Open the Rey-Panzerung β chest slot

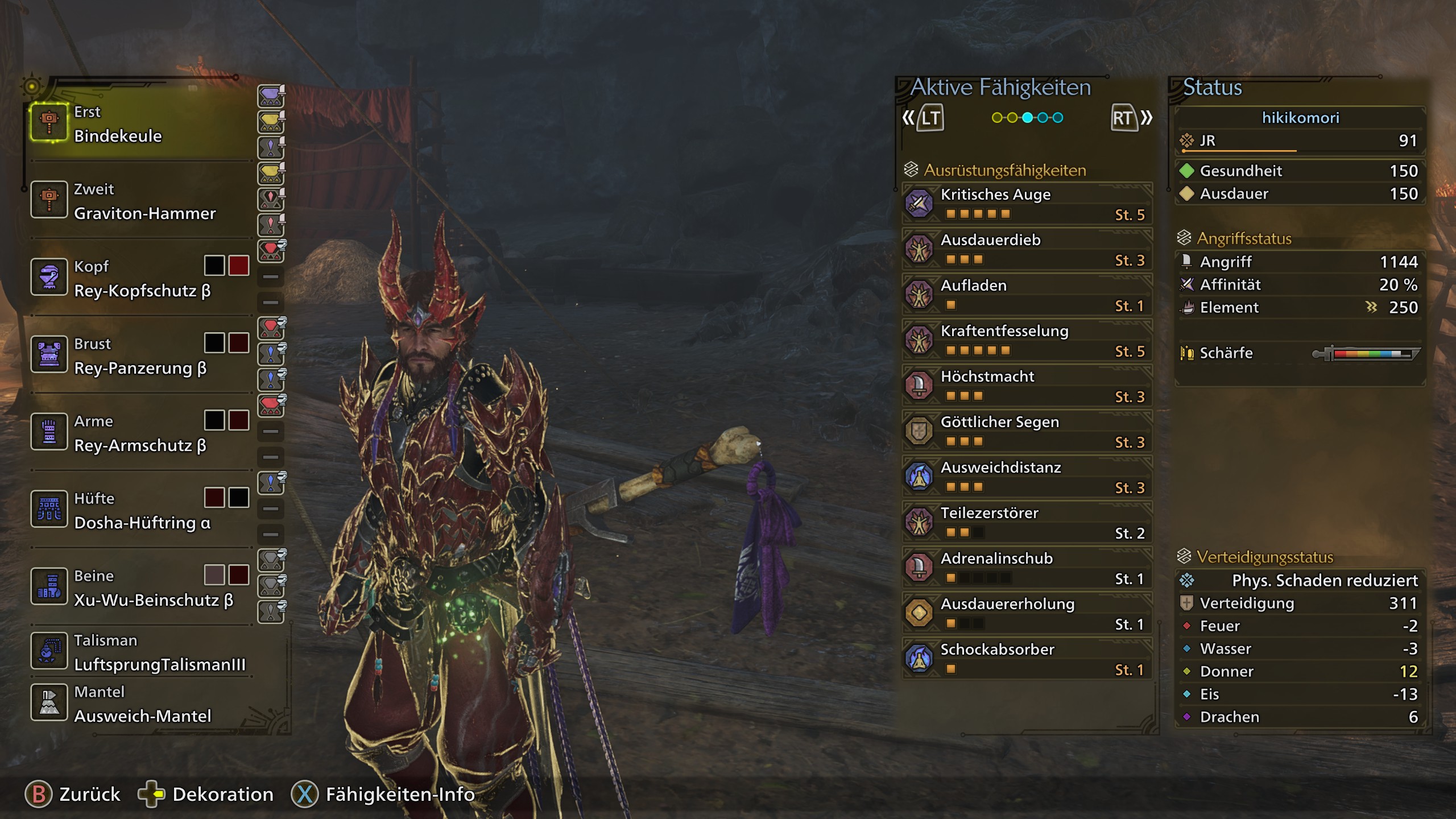pyautogui.click(x=139, y=355)
